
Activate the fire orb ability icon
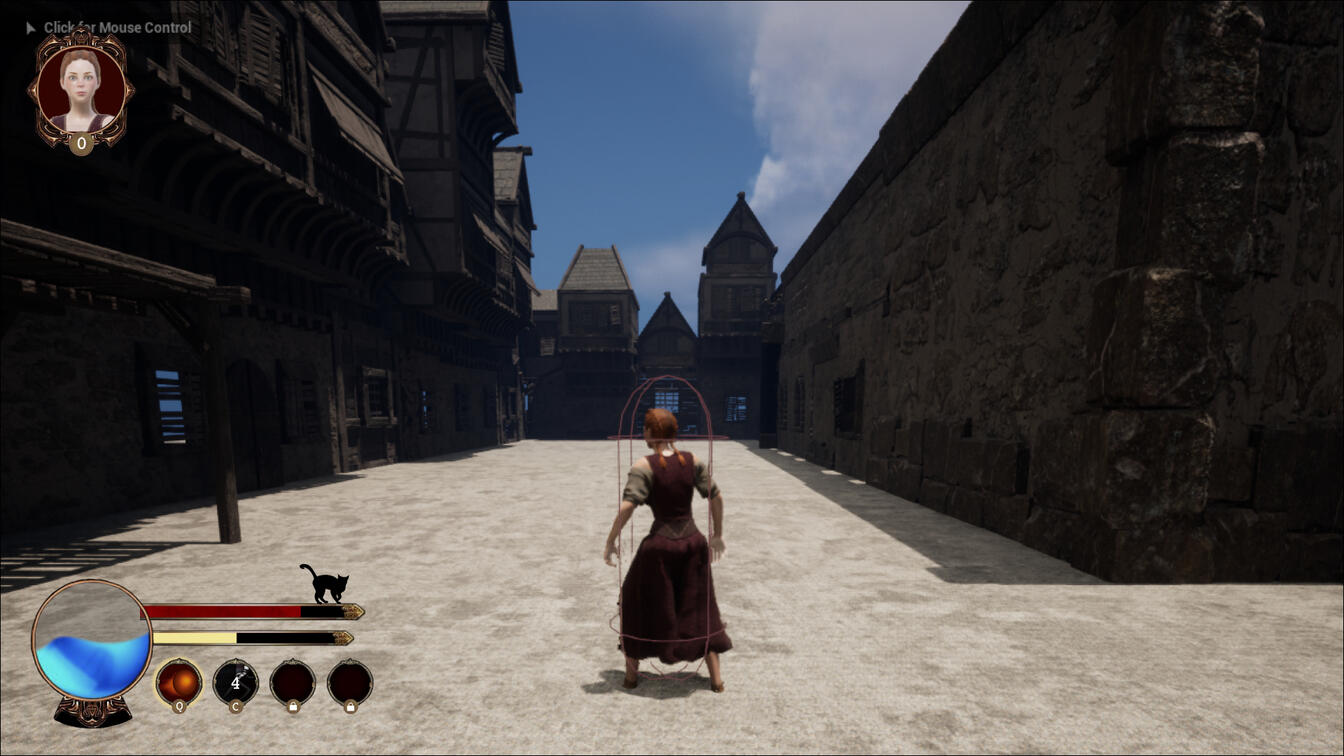[x=179, y=683]
